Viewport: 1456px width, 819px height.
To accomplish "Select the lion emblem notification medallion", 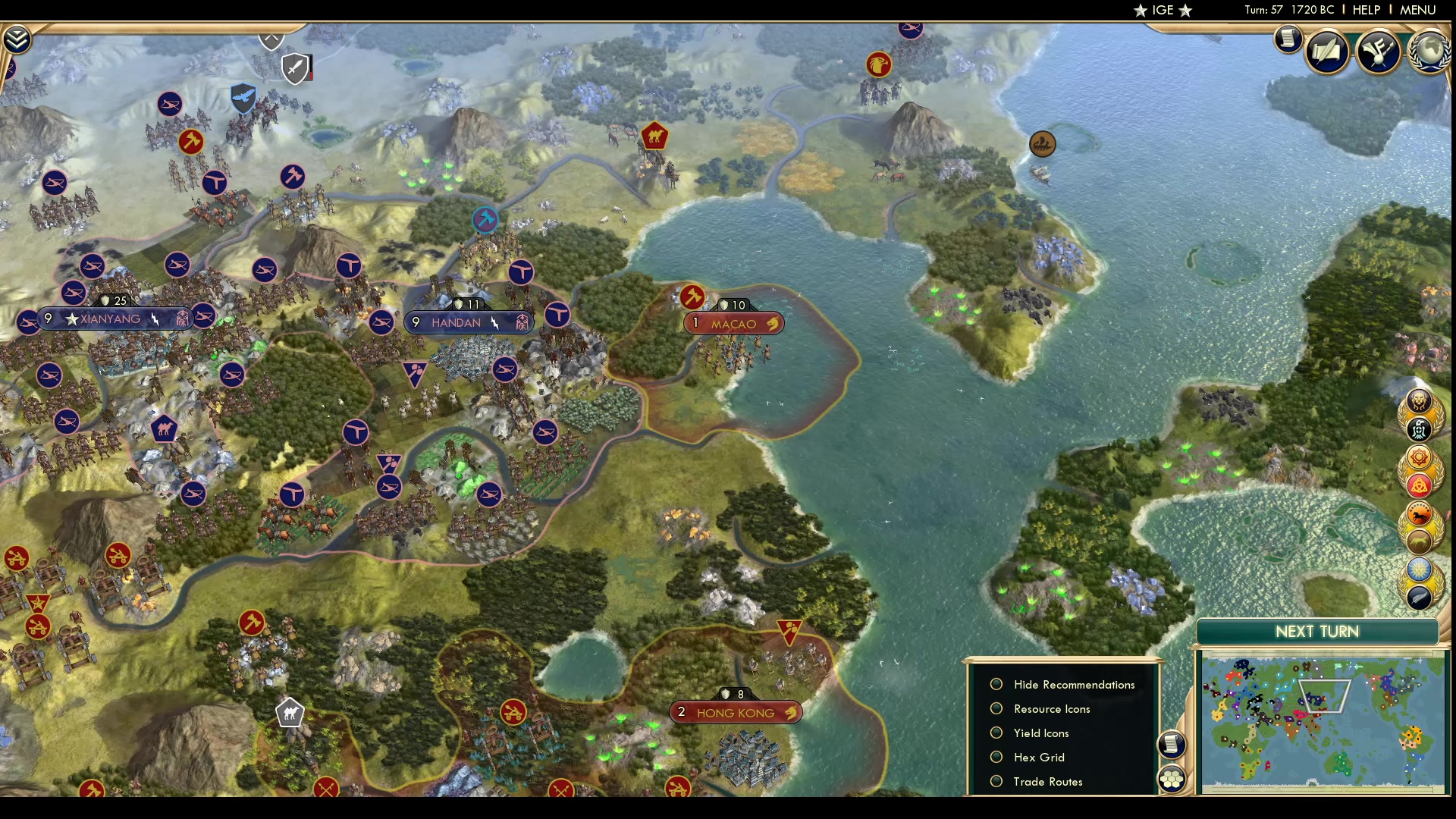I will pos(1419,400).
